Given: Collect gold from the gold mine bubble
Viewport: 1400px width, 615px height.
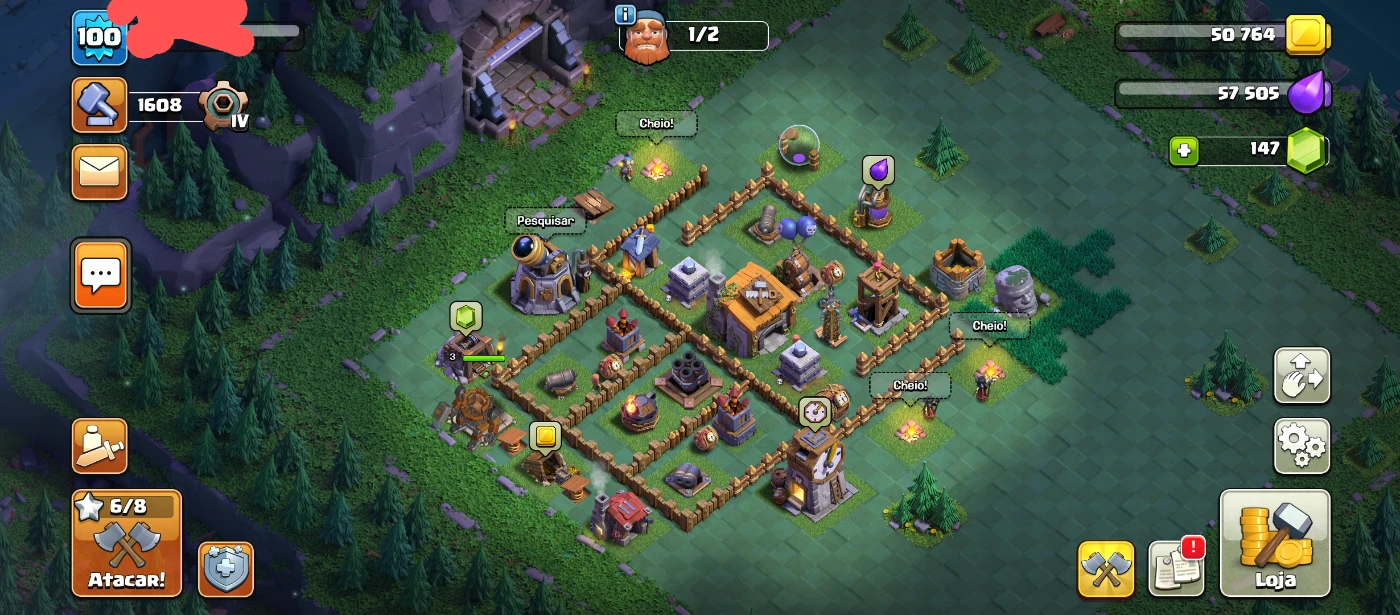Looking at the screenshot, I should 544,436.
